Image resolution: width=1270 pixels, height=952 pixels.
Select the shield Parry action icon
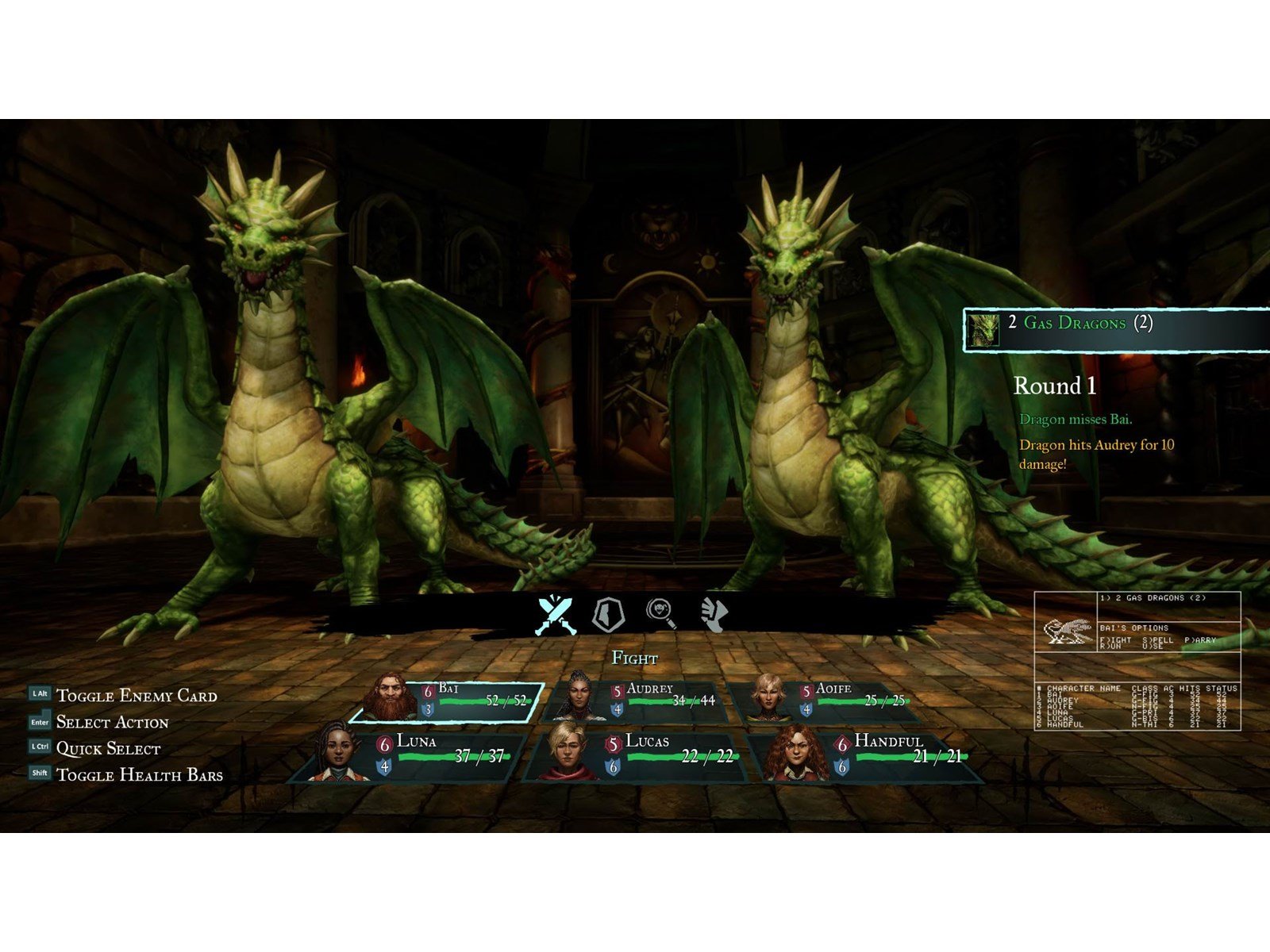coord(609,614)
